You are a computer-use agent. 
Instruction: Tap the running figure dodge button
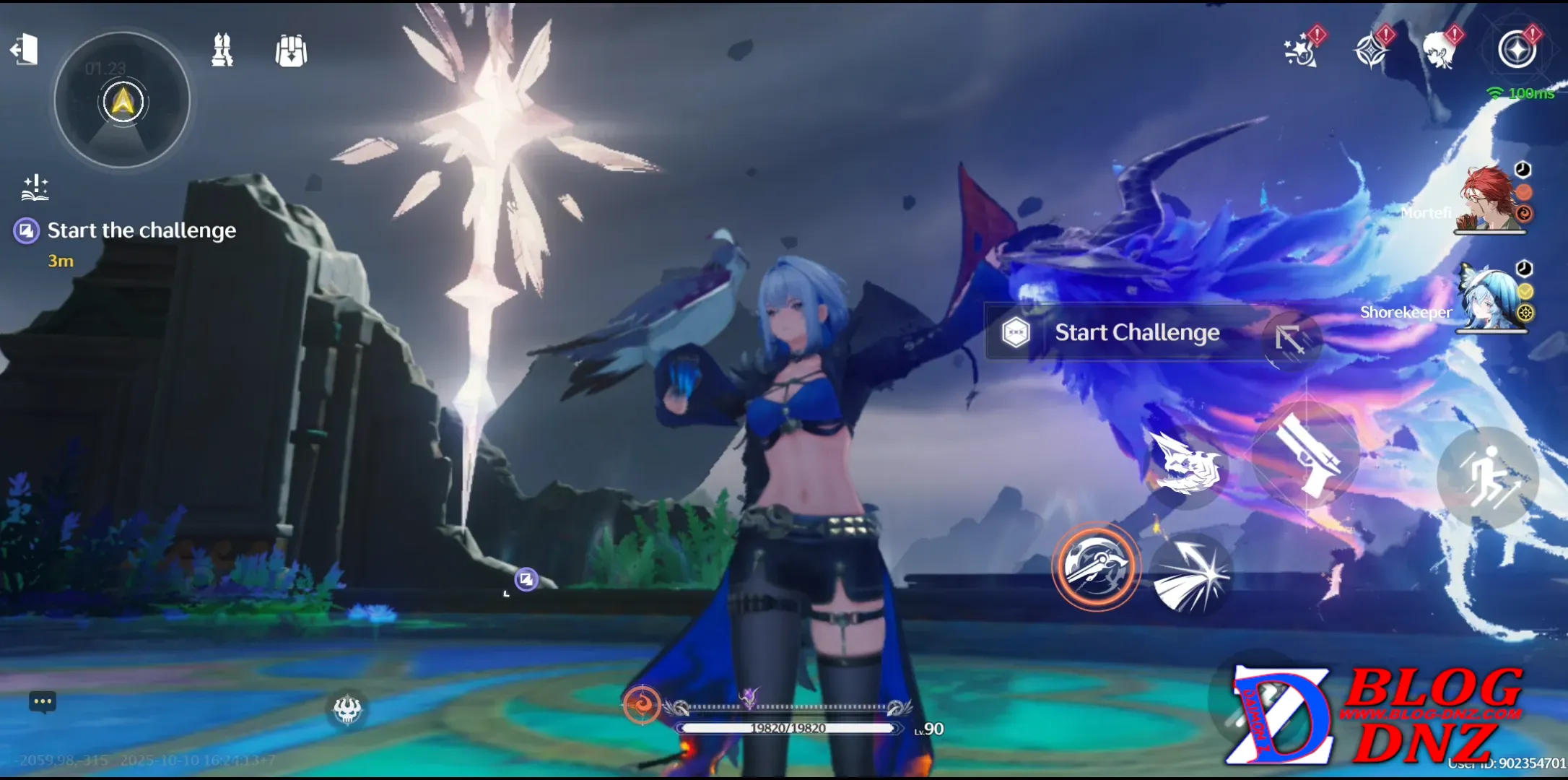pos(1487,477)
